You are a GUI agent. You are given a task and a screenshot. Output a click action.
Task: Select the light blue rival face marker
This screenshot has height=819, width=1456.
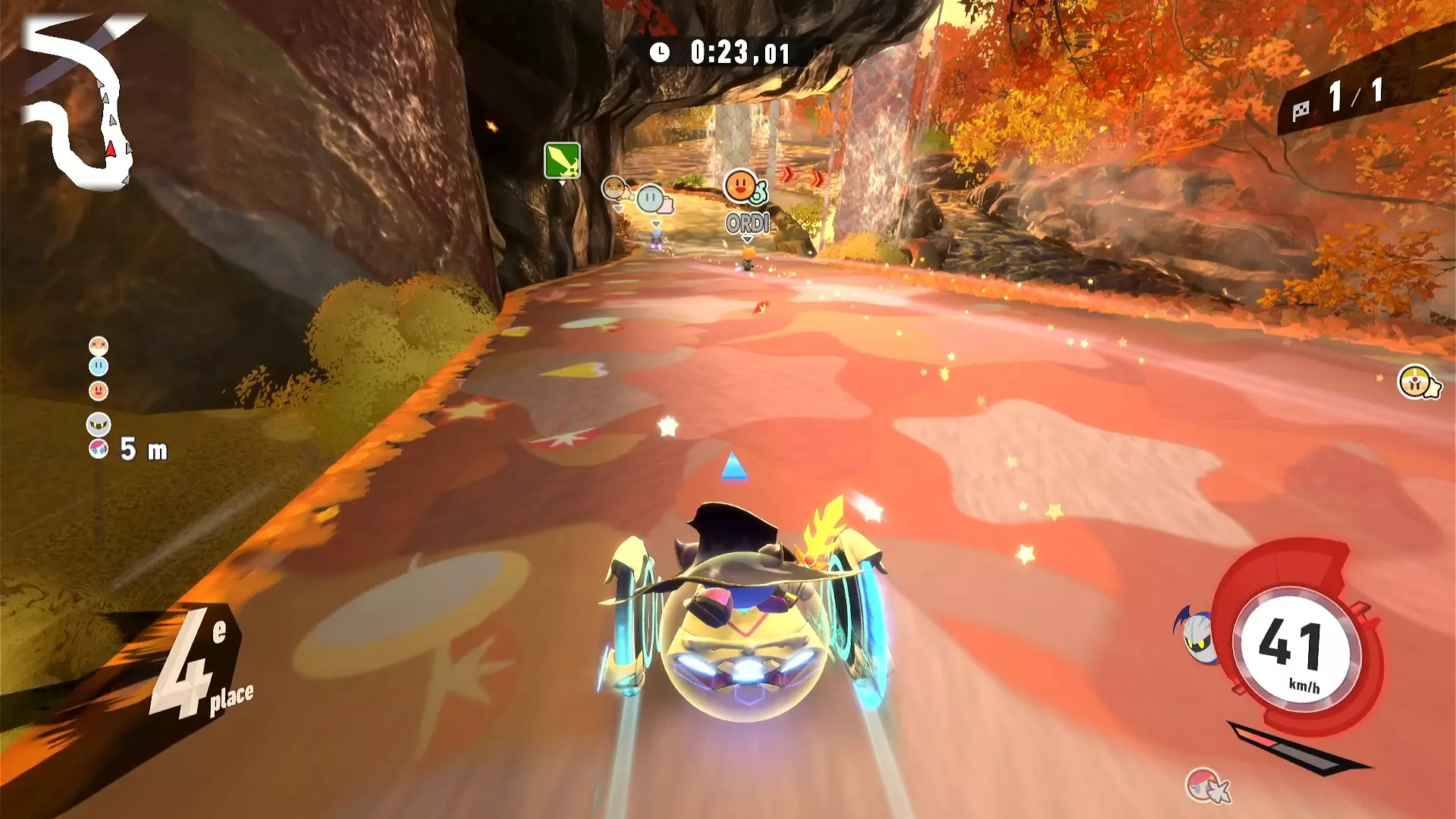(651, 199)
